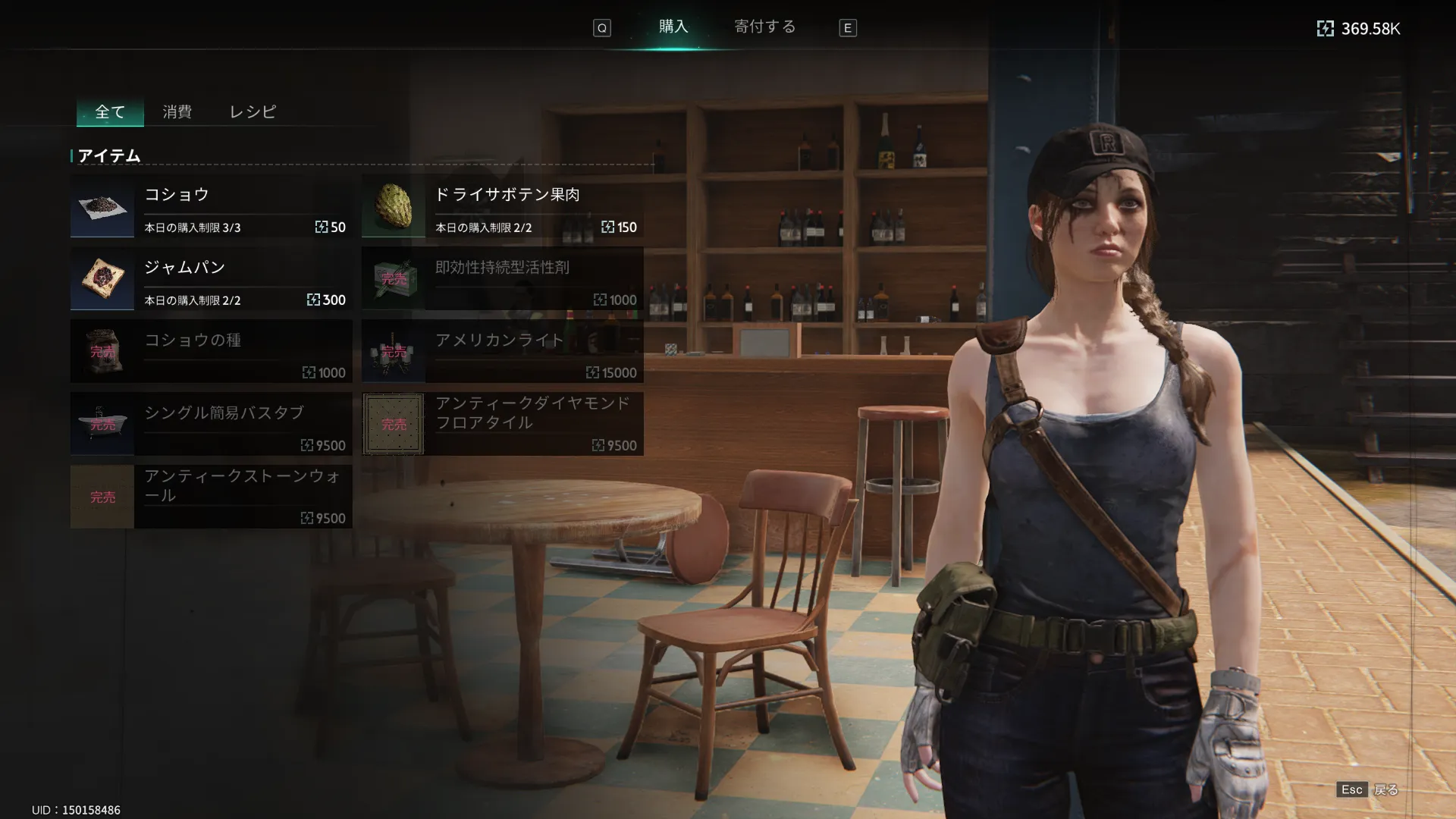Select the コショウ item for 50
The width and height of the screenshot is (1456, 819).
[x=211, y=206]
